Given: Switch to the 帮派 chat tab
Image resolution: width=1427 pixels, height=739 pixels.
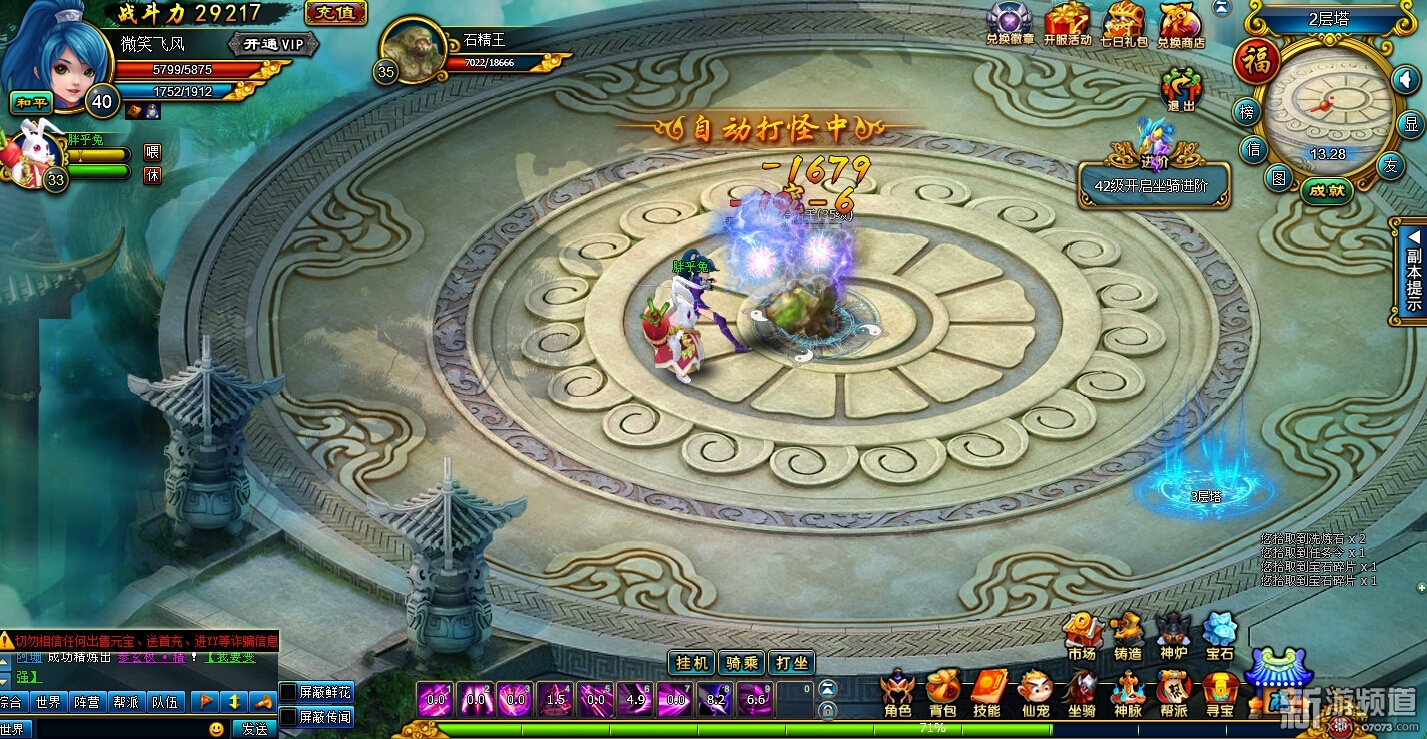Looking at the screenshot, I should click(x=126, y=702).
